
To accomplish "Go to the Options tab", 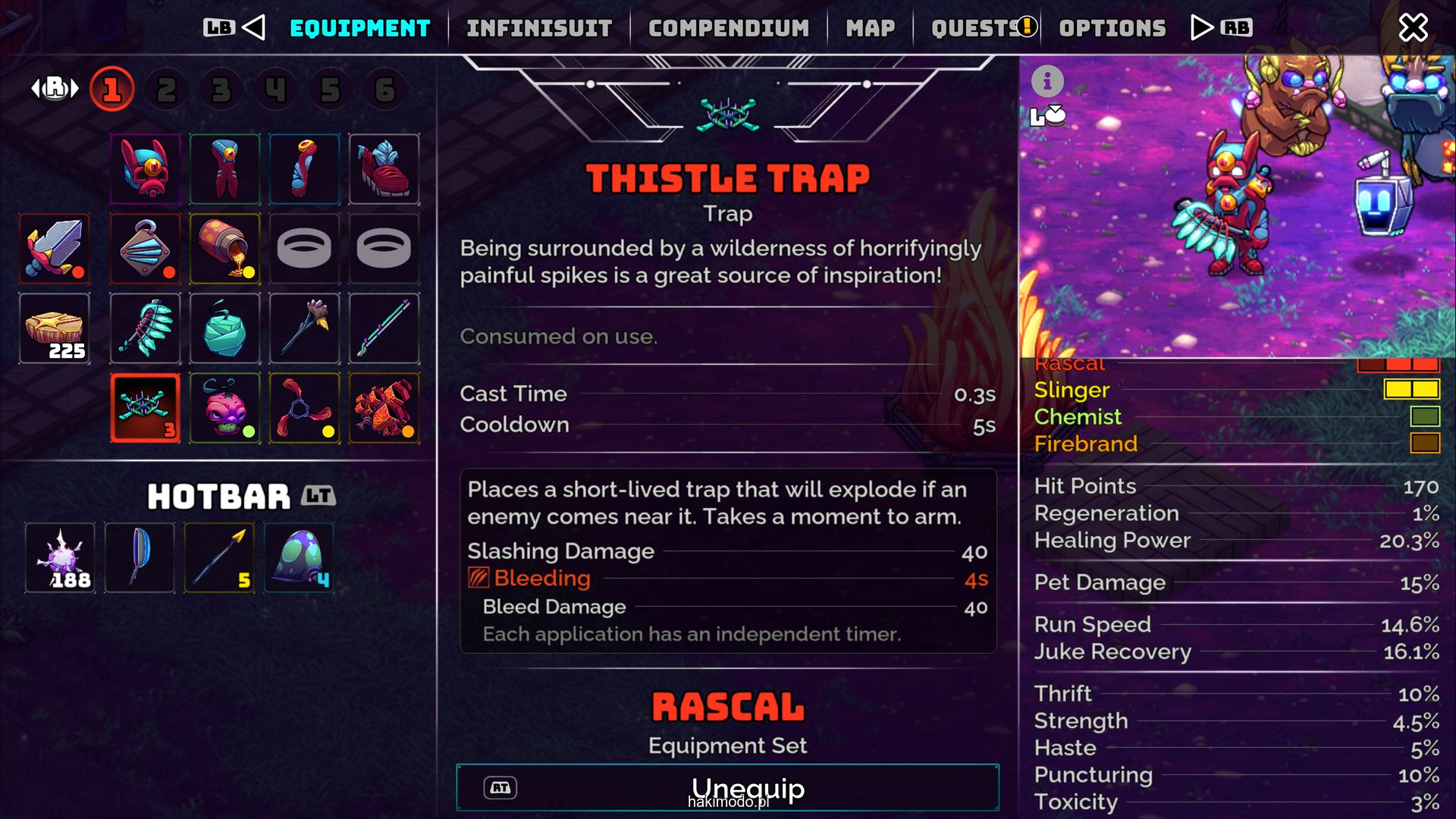I will click(x=1112, y=28).
